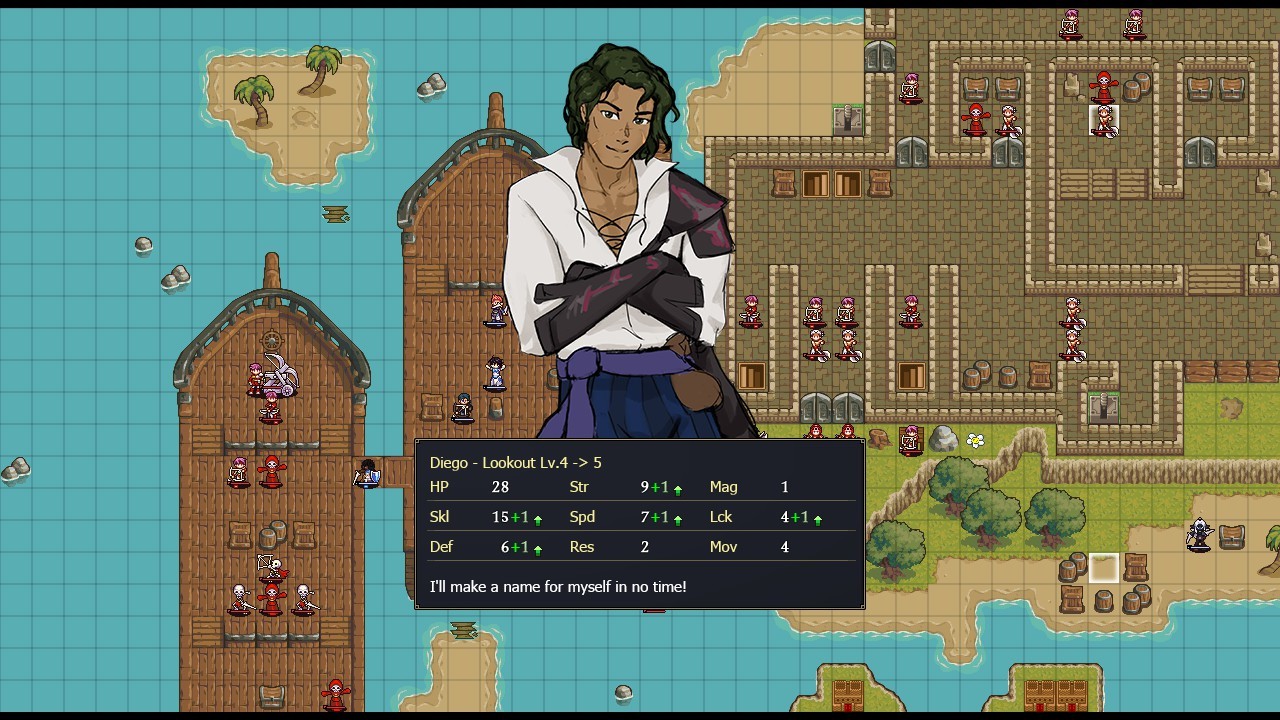Select the pink-haired soldier beside the ballista
Image resolution: width=1280 pixels, height=720 pixels.
click(253, 376)
